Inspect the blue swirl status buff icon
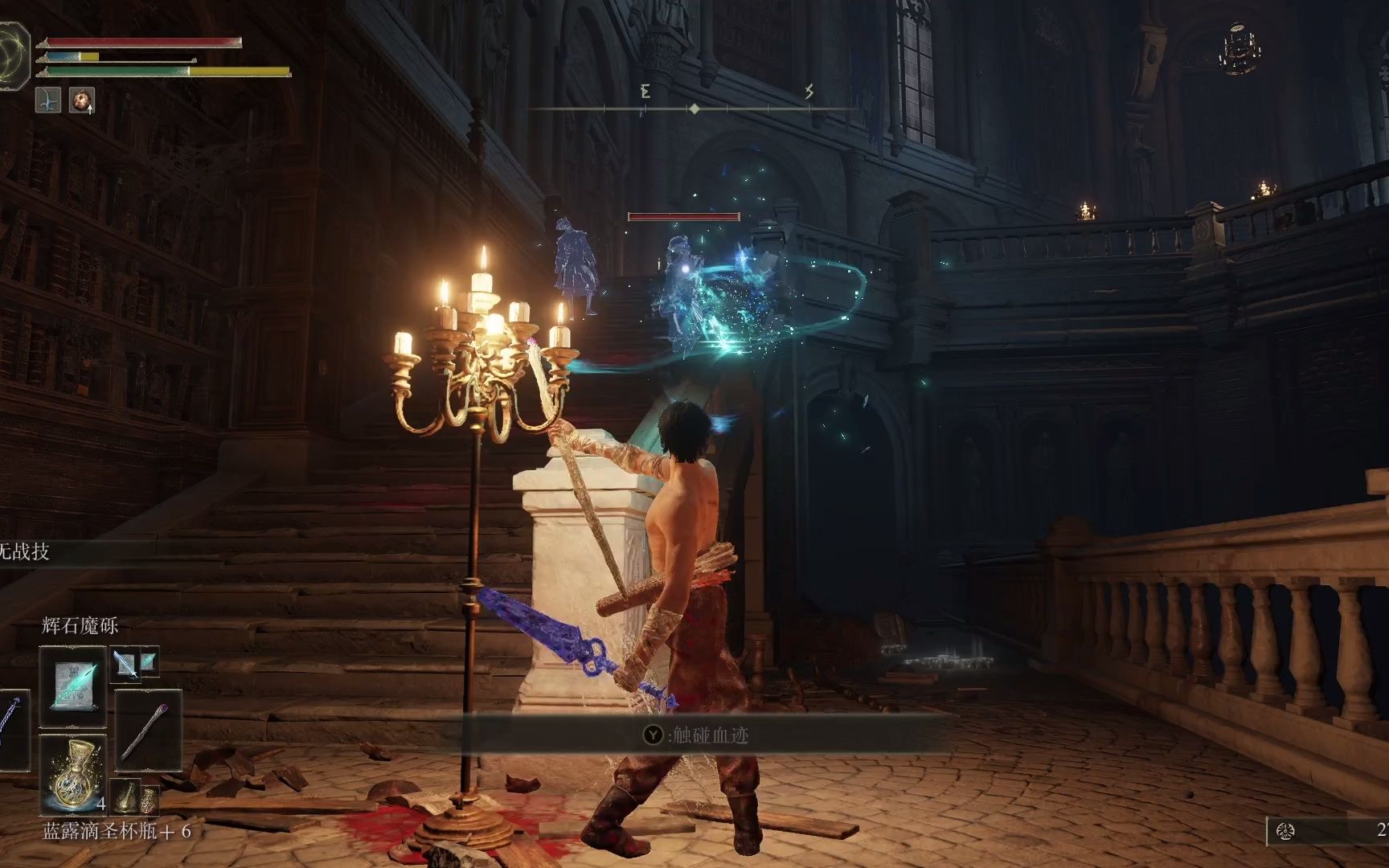This screenshot has width=1389, height=868. [x=48, y=100]
